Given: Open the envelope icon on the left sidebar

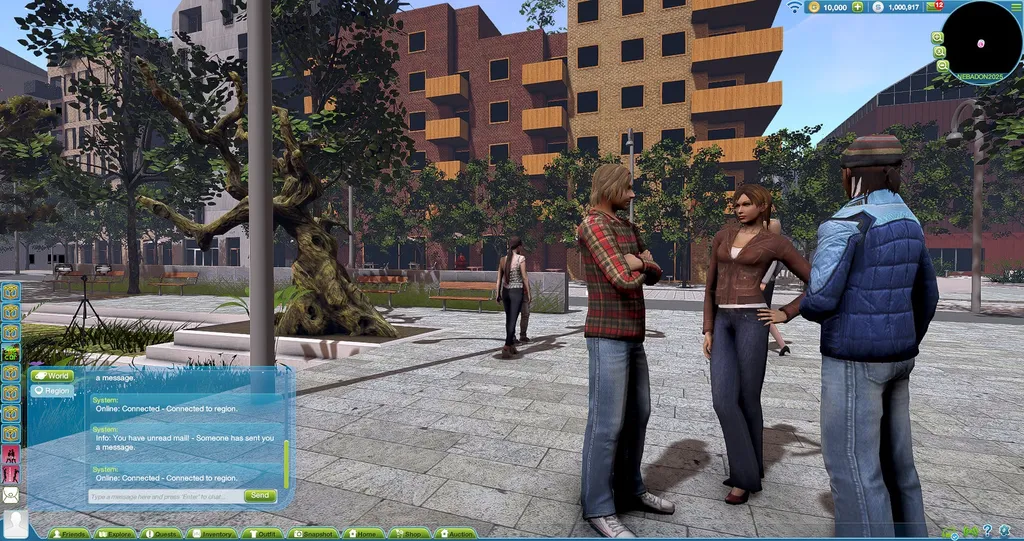Looking at the screenshot, I should (11, 494).
